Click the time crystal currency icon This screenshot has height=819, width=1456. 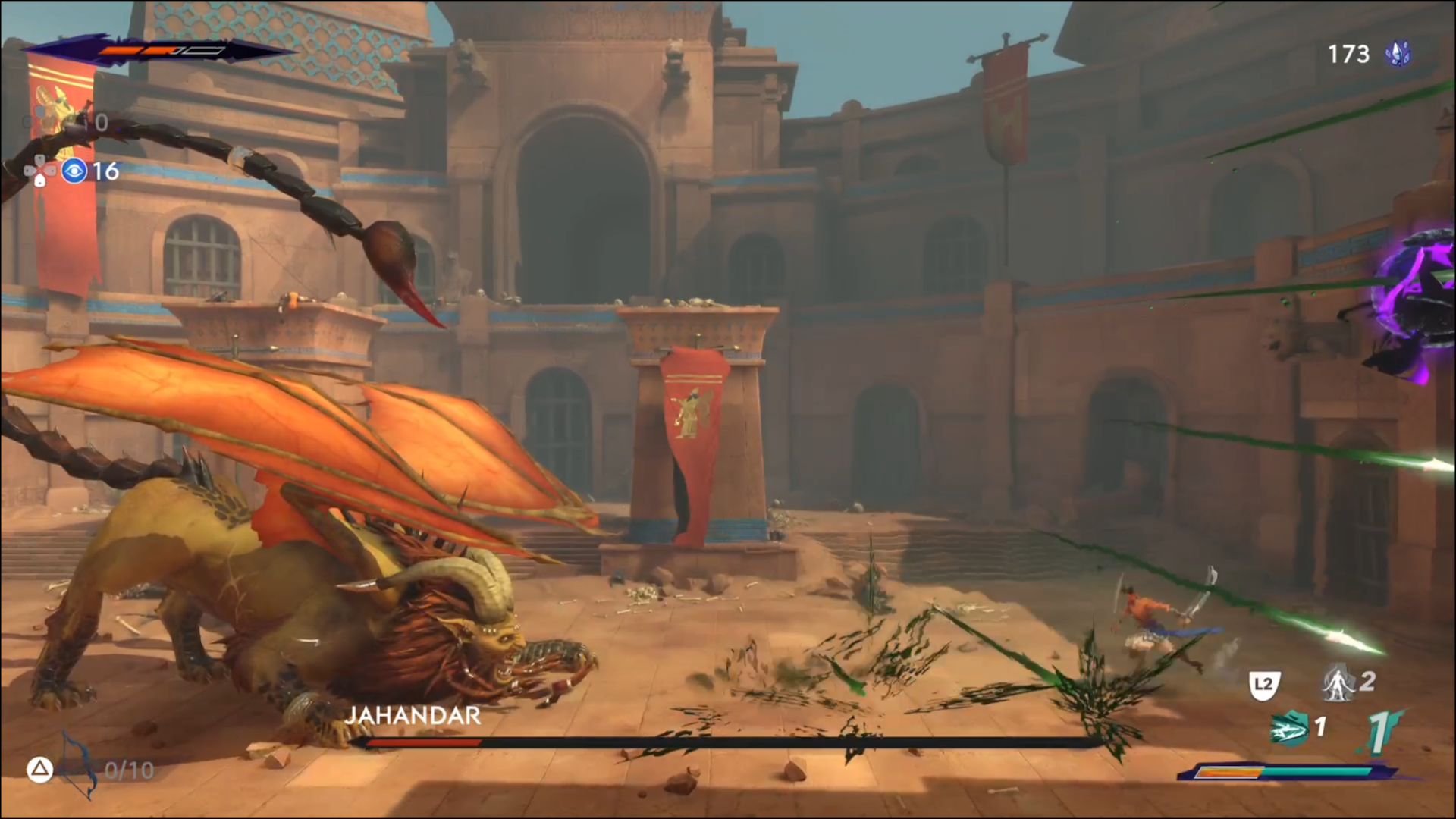1398,54
